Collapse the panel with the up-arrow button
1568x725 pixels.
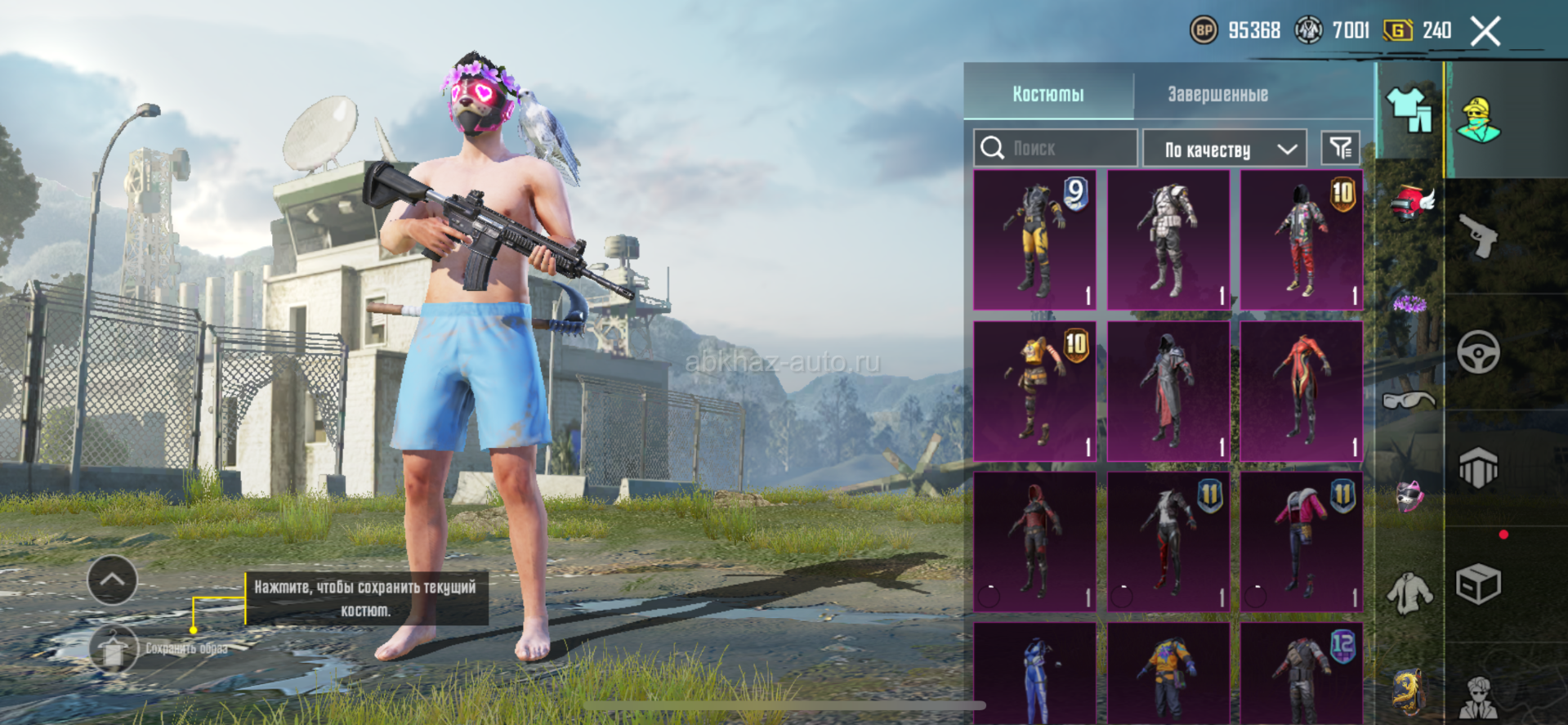pos(112,580)
